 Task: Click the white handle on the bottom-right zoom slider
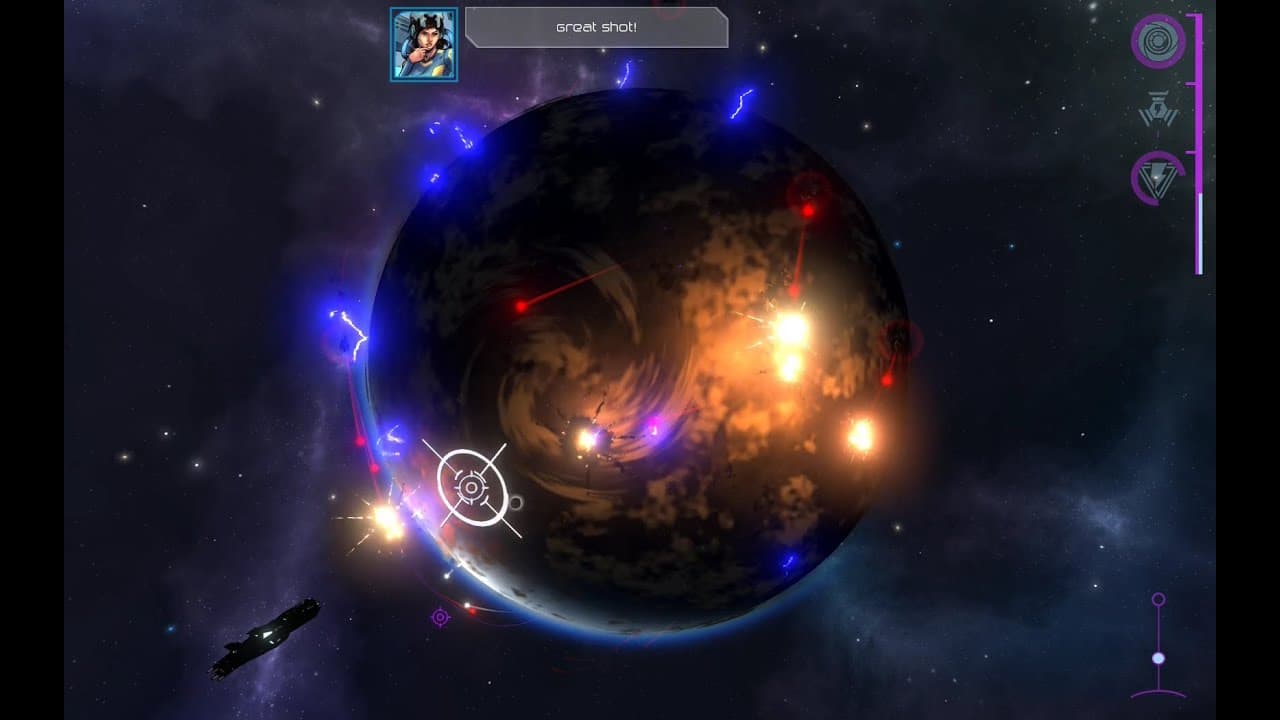coord(1158,658)
